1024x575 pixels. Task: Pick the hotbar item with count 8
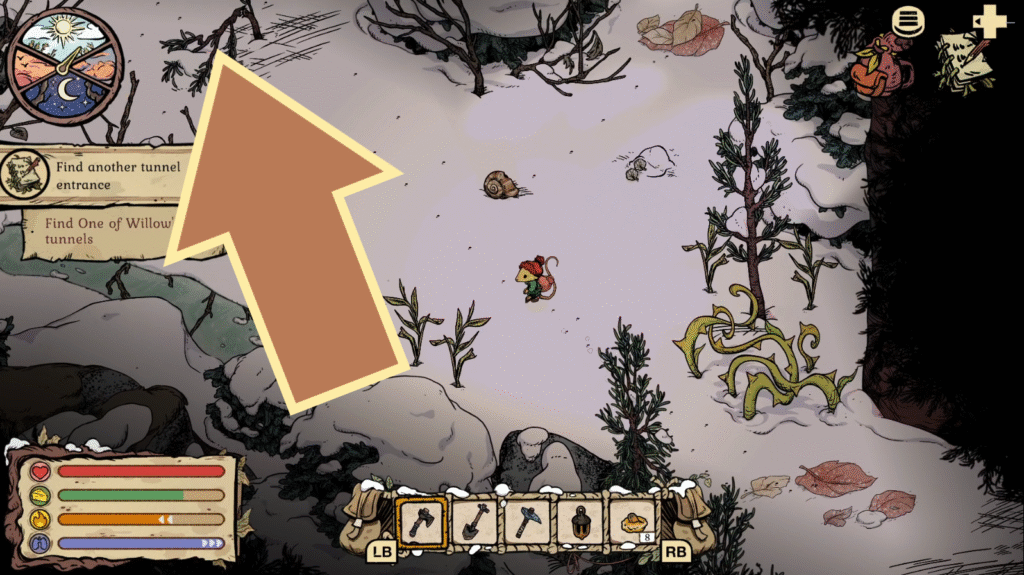pos(633,521)
